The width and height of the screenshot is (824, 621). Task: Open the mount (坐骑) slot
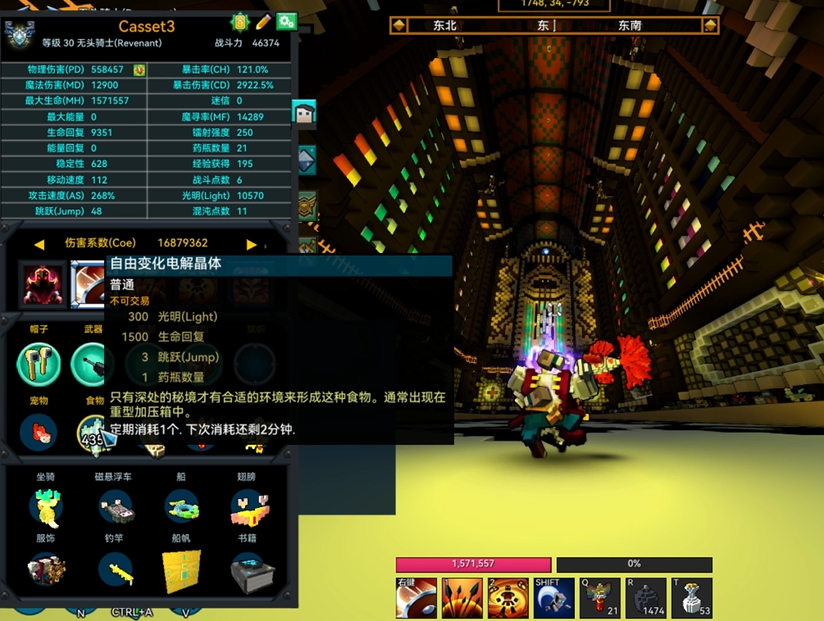click(46, 507)
